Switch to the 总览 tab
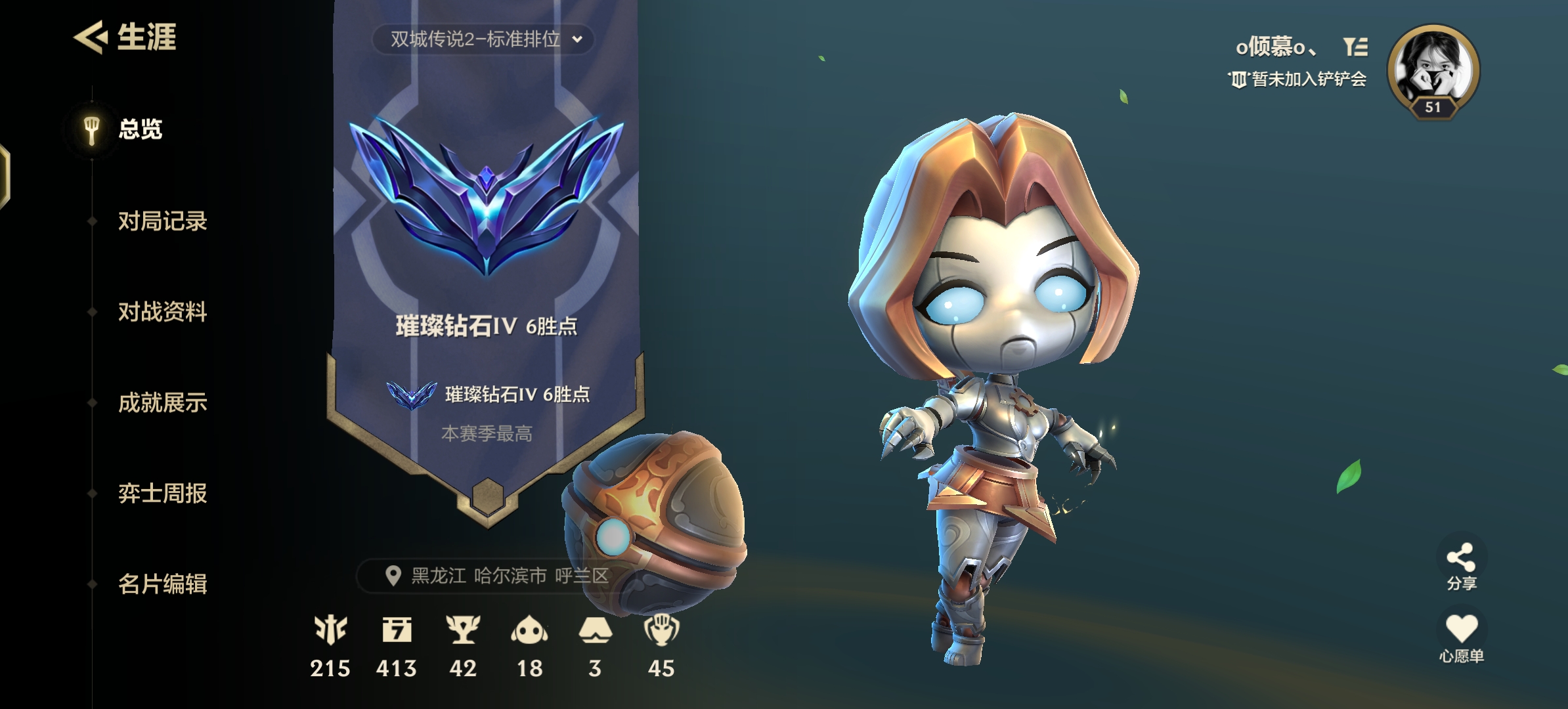The image size is (1568, 709). pos(140,129)
